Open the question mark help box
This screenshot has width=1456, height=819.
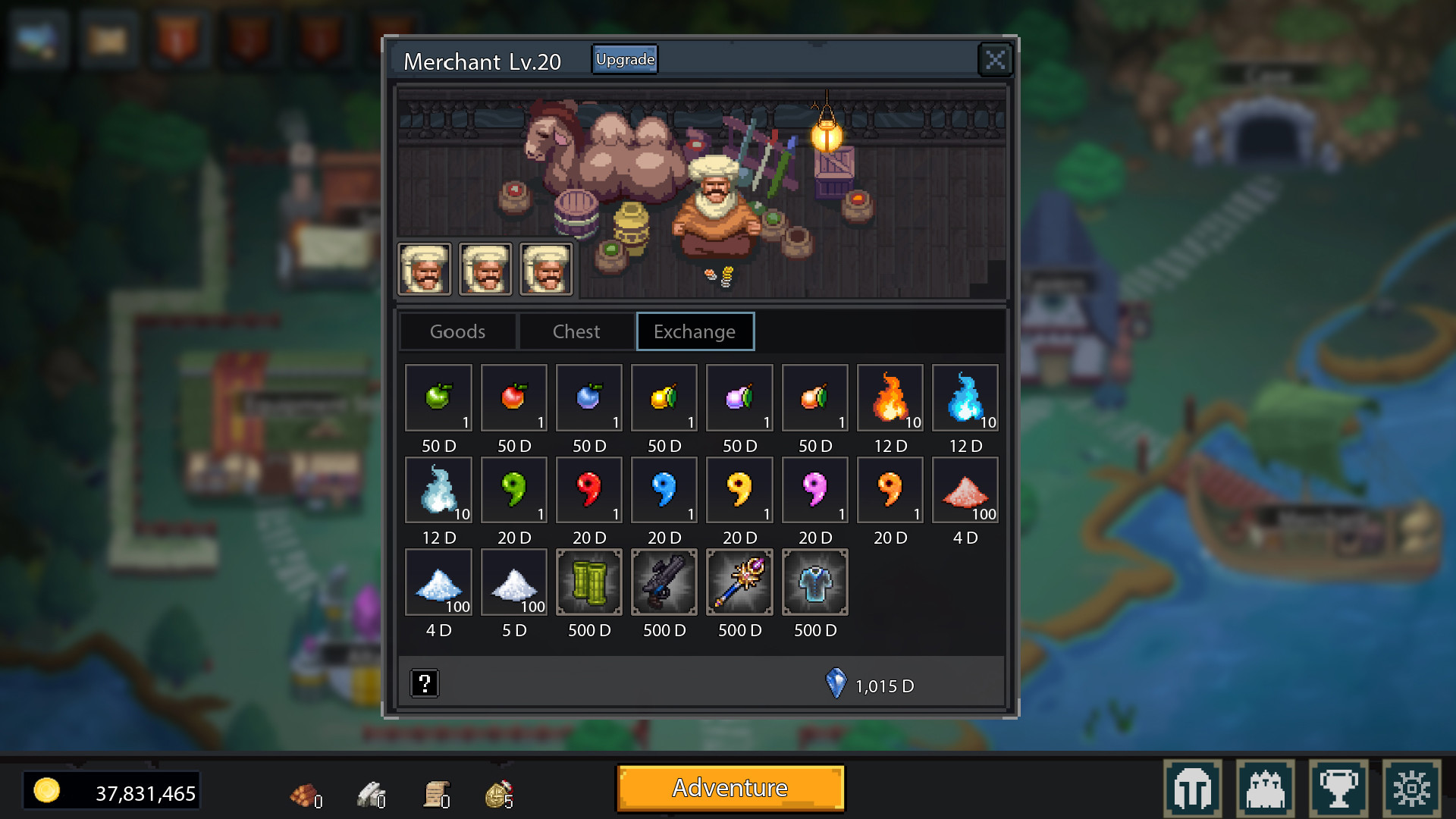pyautogui.click(x=425, y=682)
